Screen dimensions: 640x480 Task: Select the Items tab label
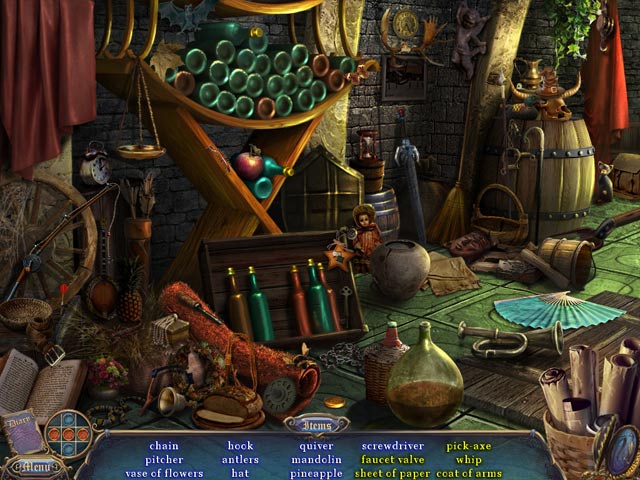pos(321,424)
